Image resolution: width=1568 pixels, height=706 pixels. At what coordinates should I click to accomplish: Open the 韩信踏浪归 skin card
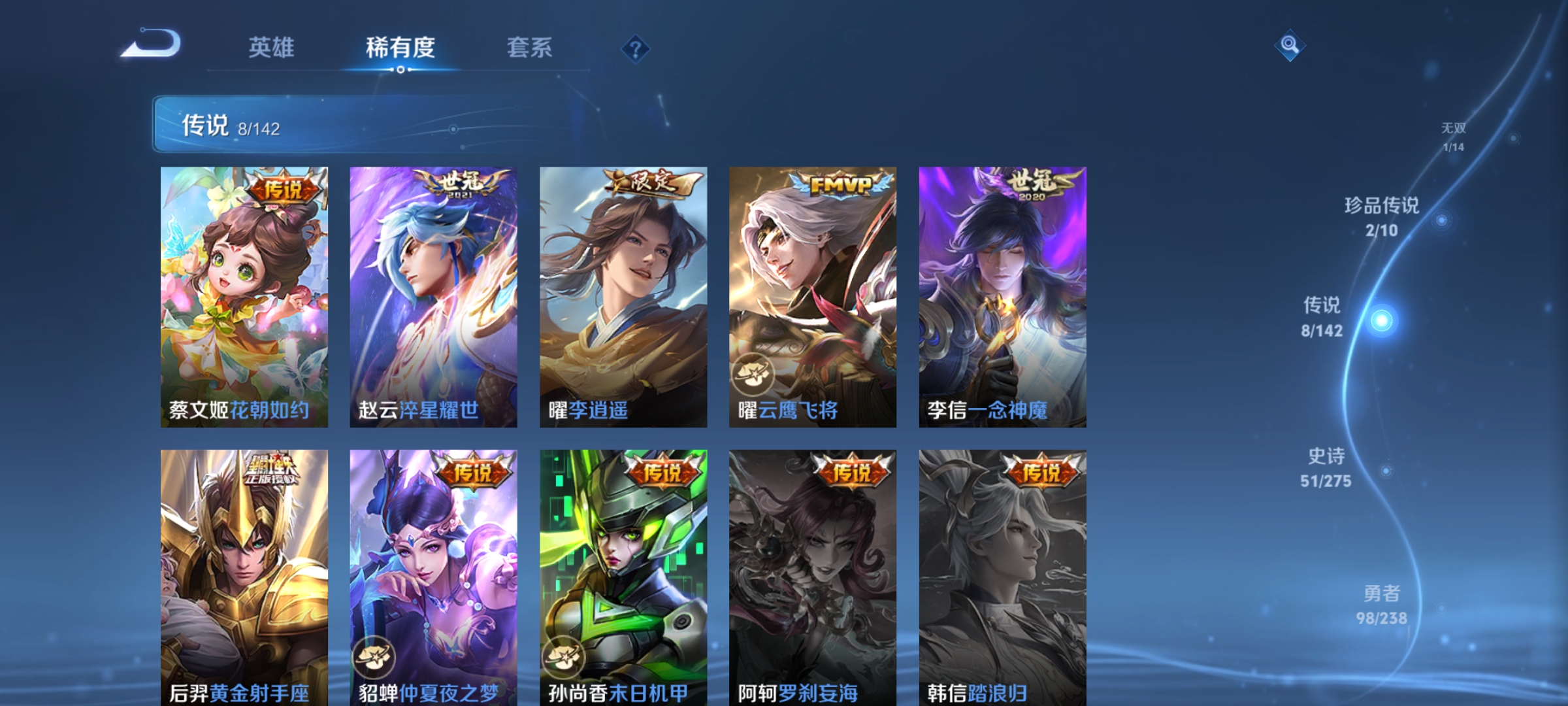[x=1002, y=575]
